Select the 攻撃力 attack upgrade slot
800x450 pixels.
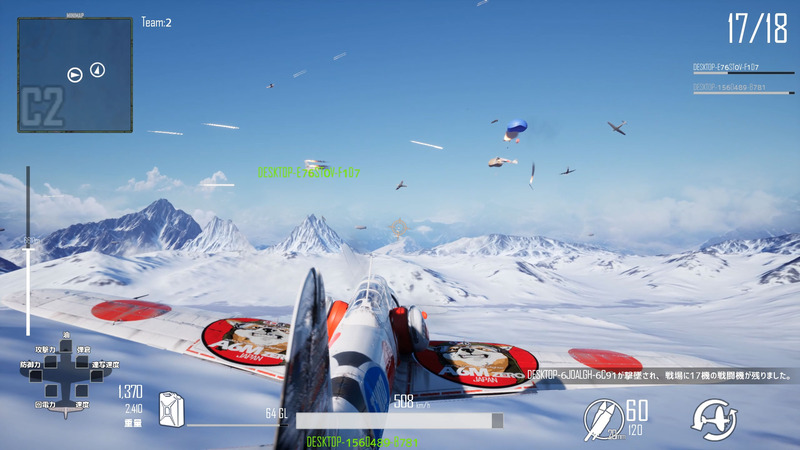[x=49, y=362]
